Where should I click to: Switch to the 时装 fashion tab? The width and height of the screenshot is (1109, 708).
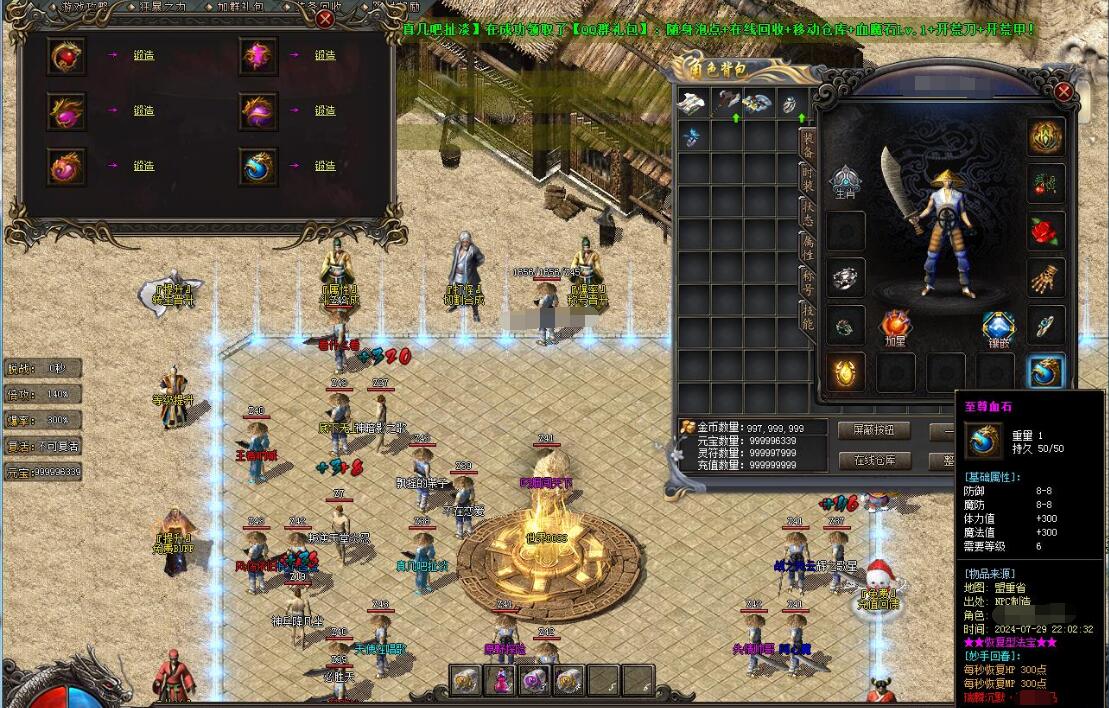pyautogui.click(x=807, y=179)
